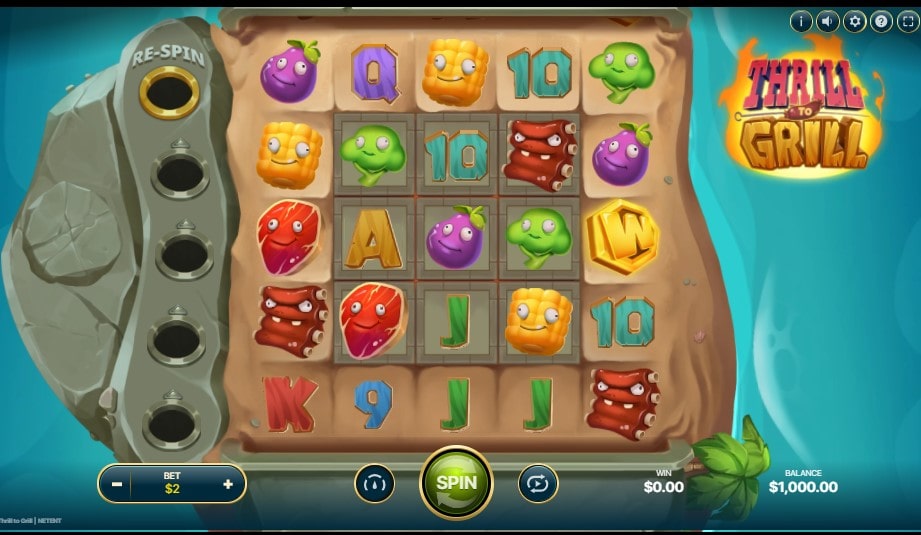Viewport: 921px width, 535px height.
Task: Hit the green SPIN button
Action: [456, 483]
